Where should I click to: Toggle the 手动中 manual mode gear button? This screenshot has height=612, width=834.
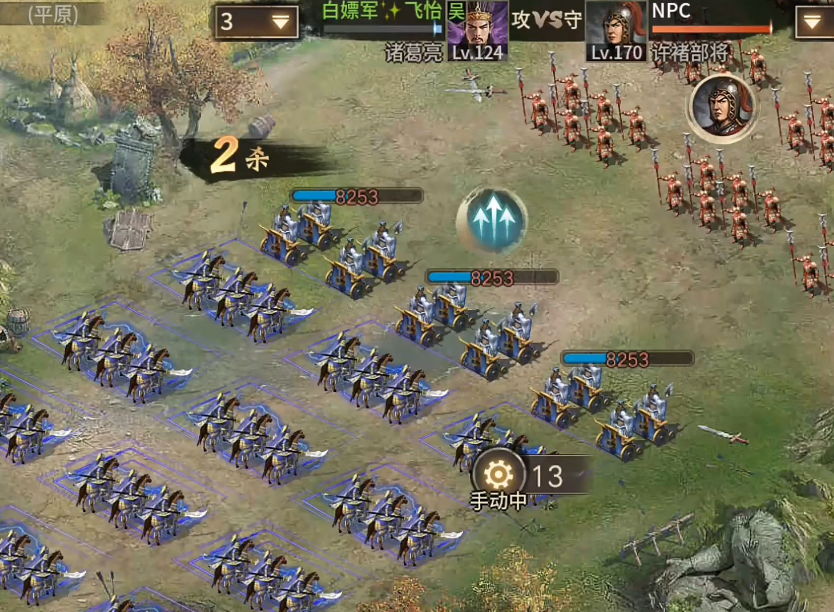tap(497, 473)
